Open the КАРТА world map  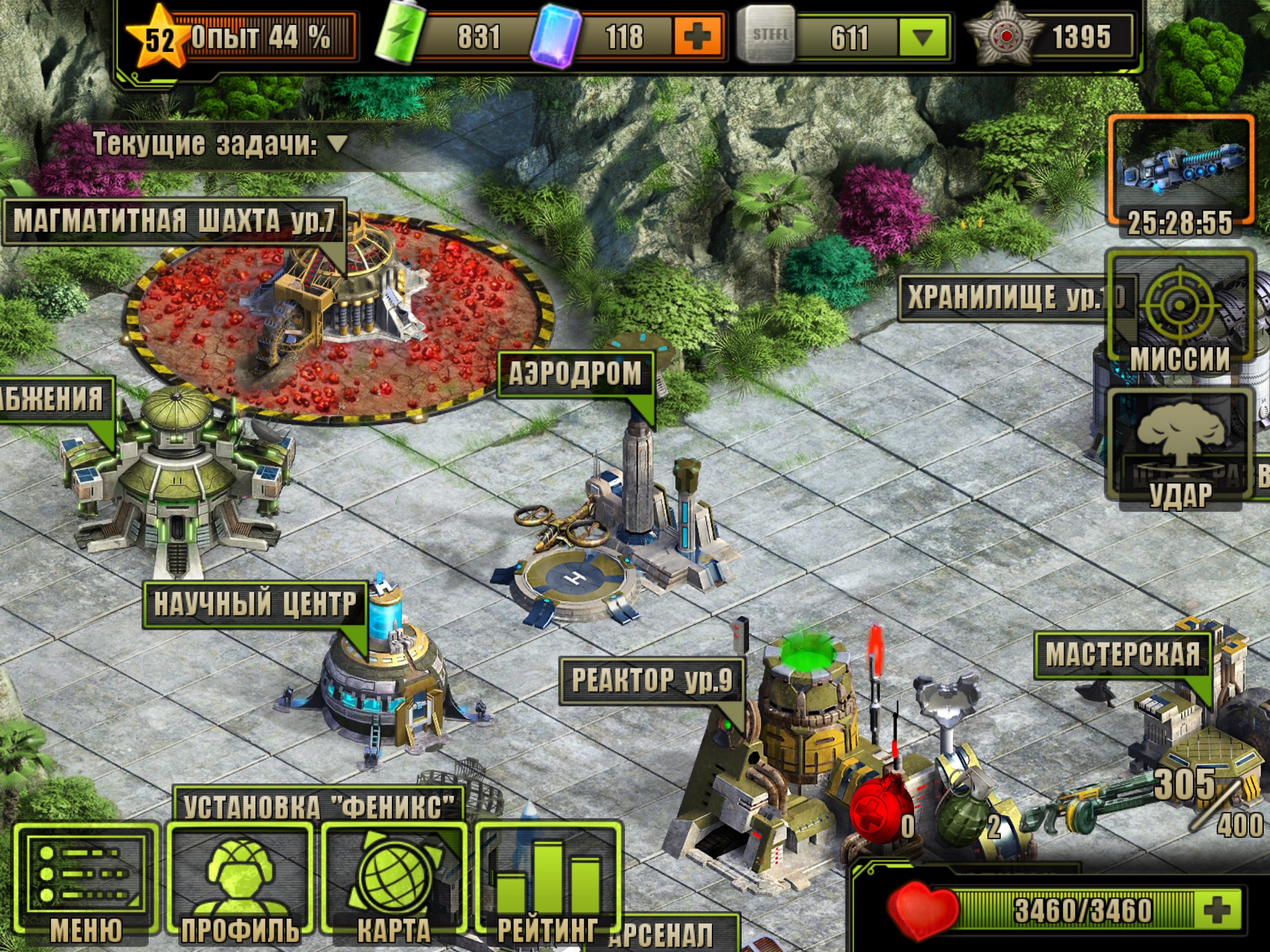[x=393, y=880]
